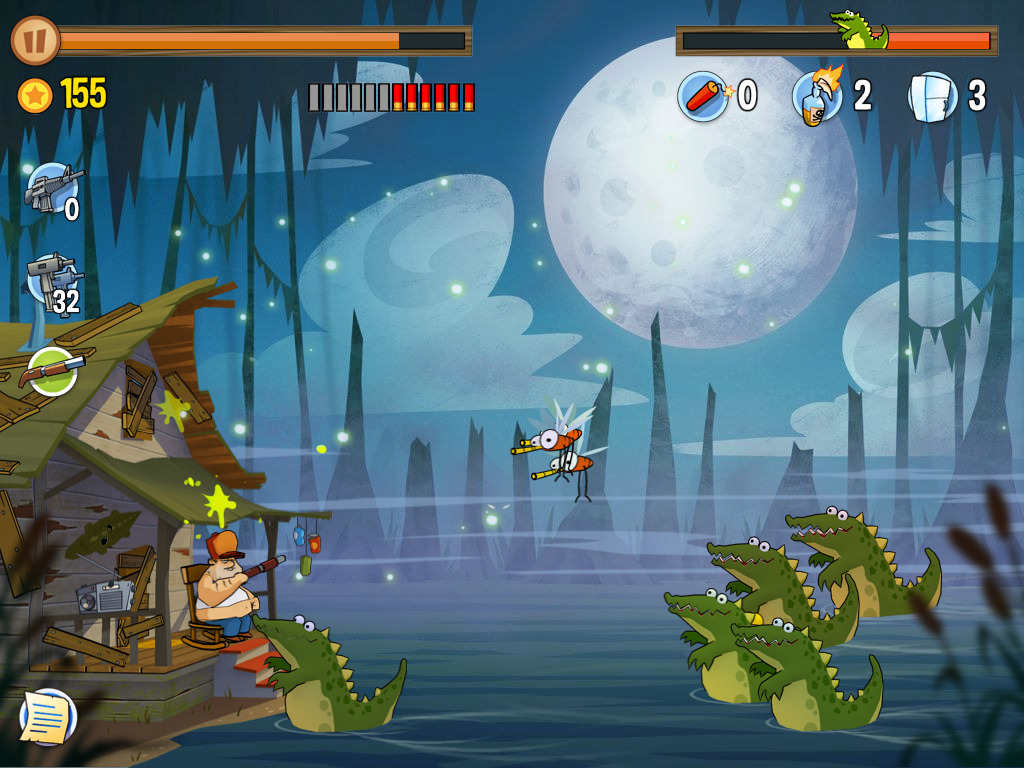Switch to the Uzi submachine gun

click(52, 281)
